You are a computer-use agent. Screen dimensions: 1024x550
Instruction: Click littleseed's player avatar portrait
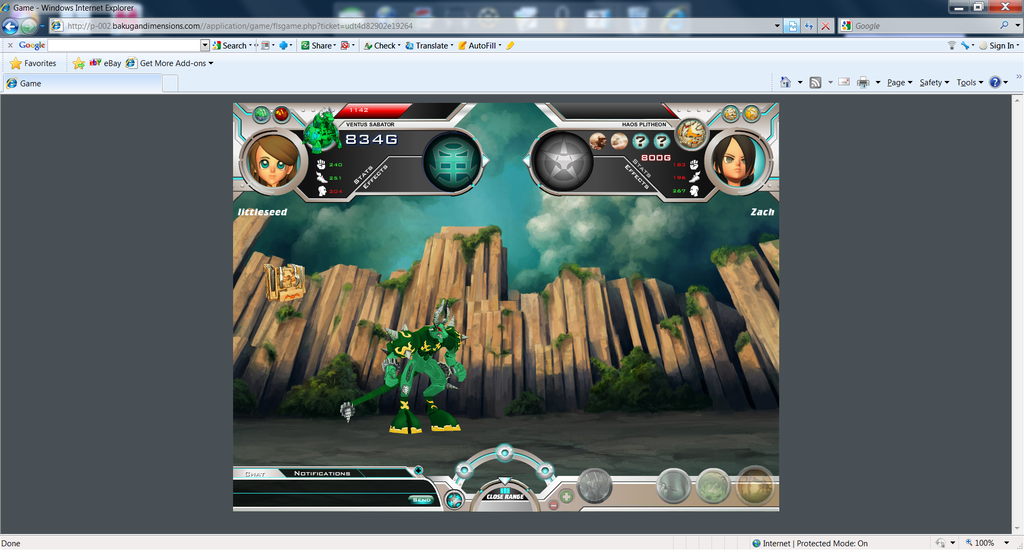click(x=273, y=161)
